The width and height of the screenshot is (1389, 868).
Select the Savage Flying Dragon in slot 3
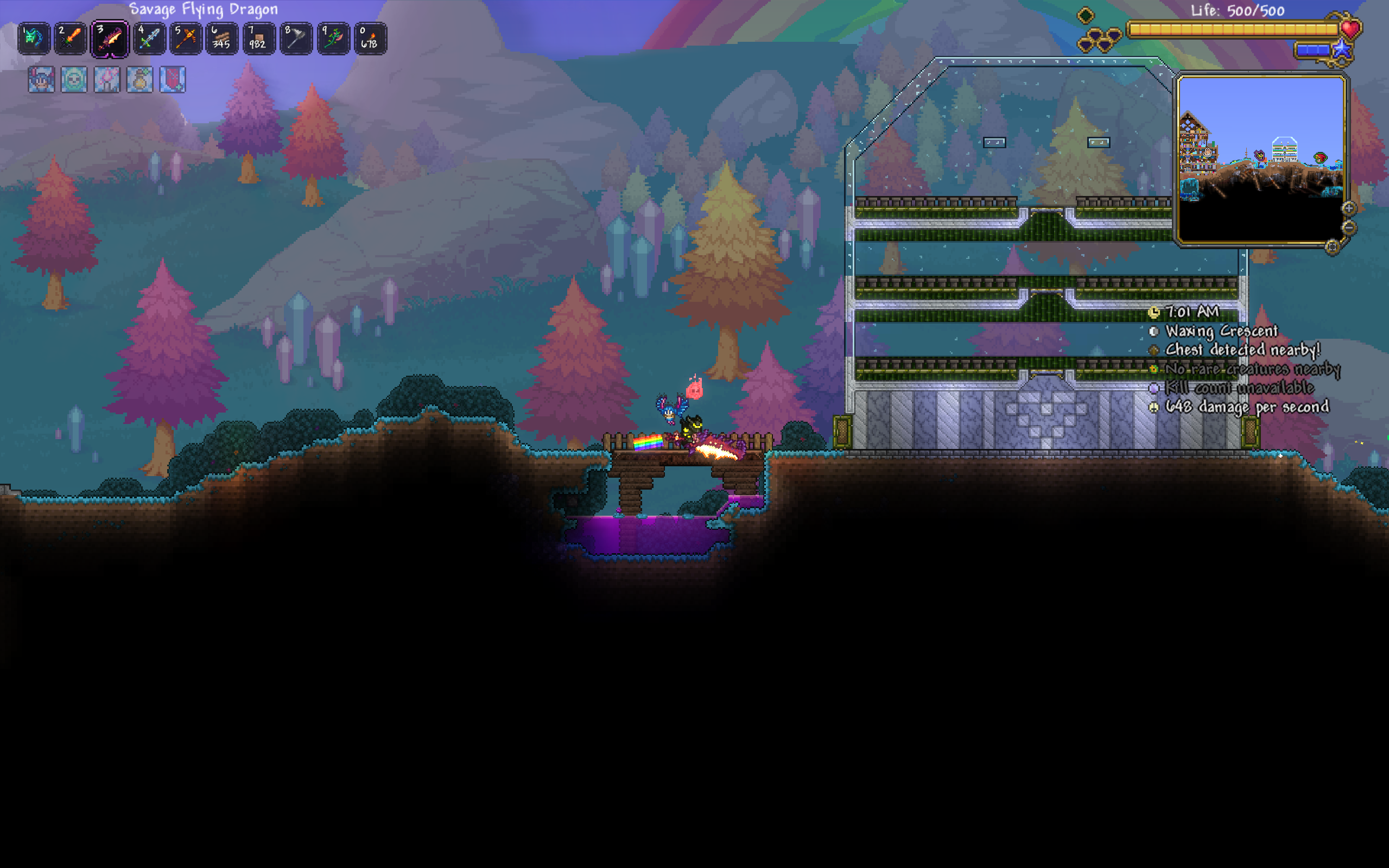[109, 39]
